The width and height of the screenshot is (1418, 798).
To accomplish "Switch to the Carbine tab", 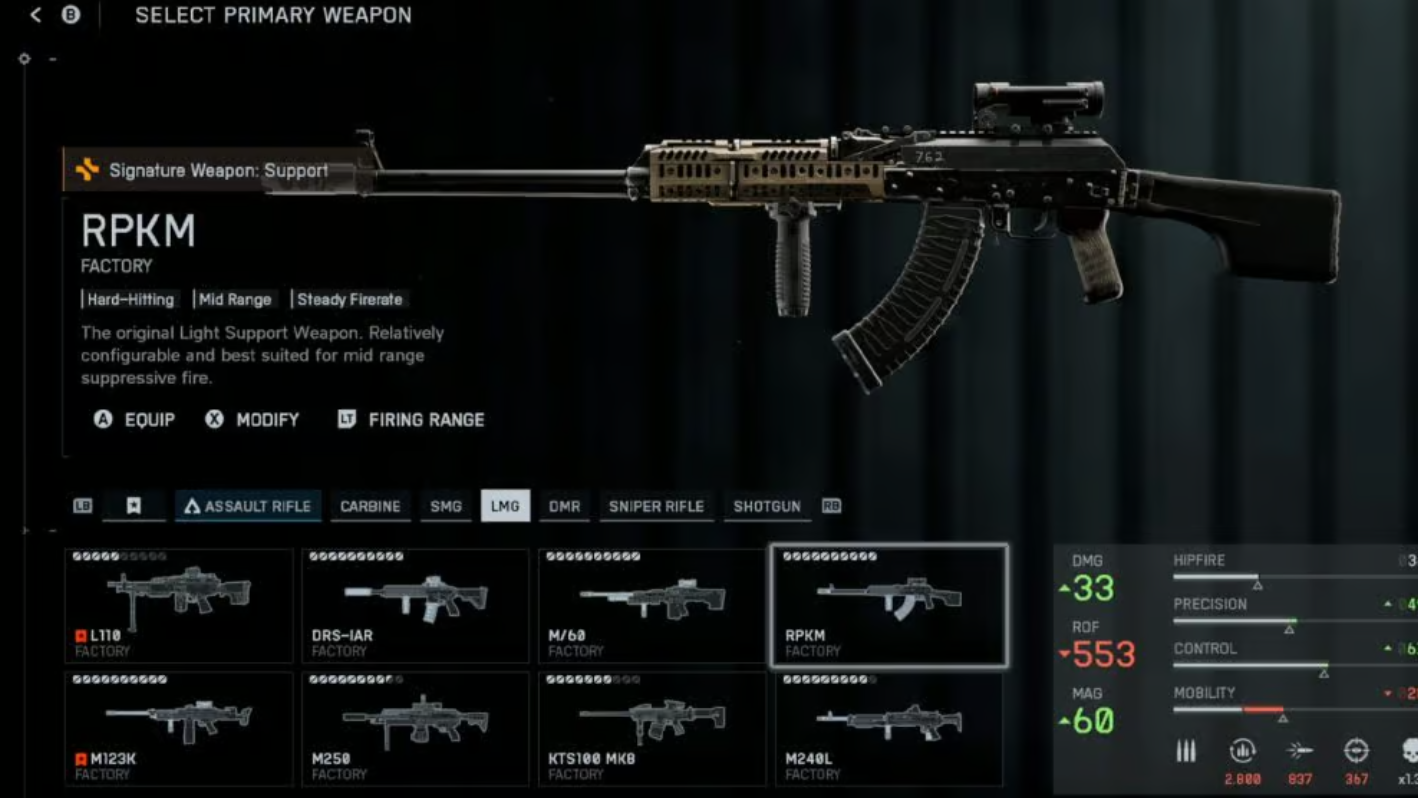I will 370,506.
